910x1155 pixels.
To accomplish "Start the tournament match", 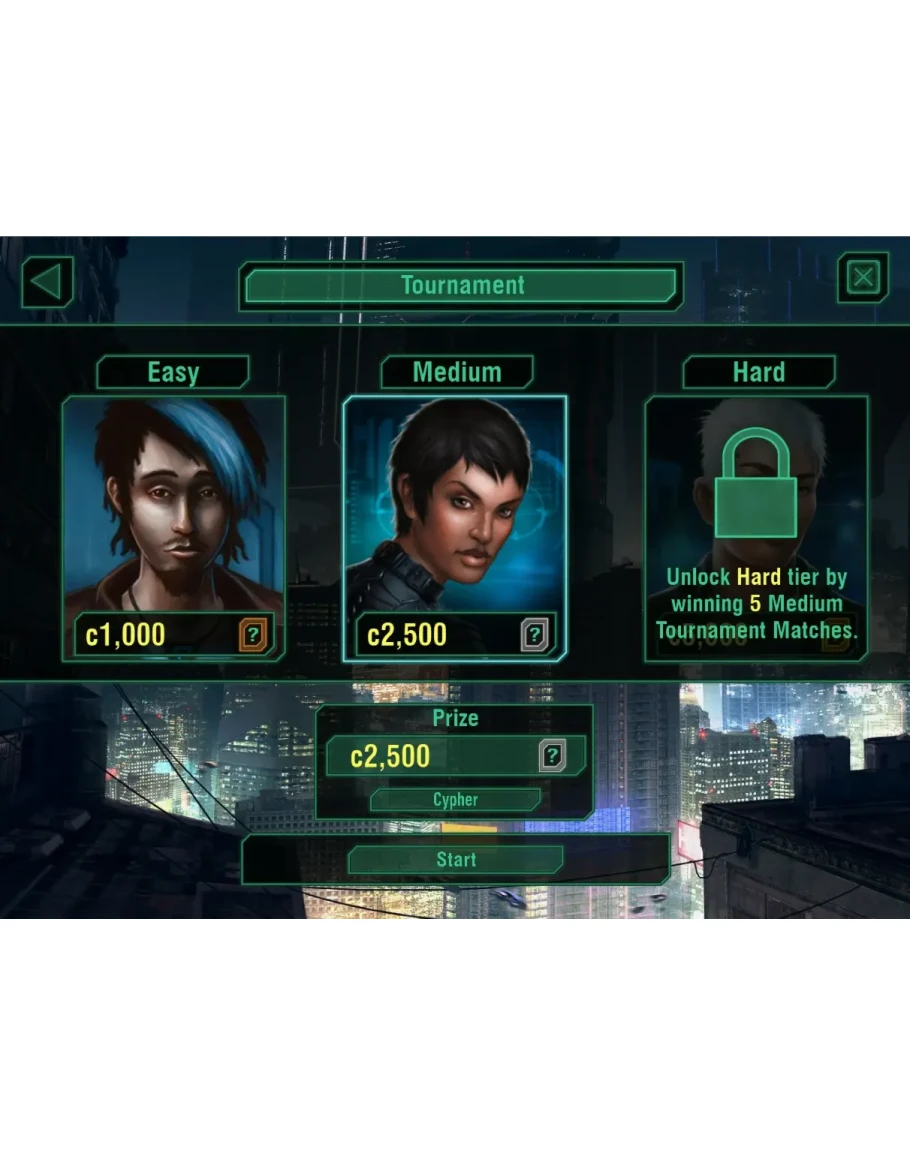I will 456,860.
